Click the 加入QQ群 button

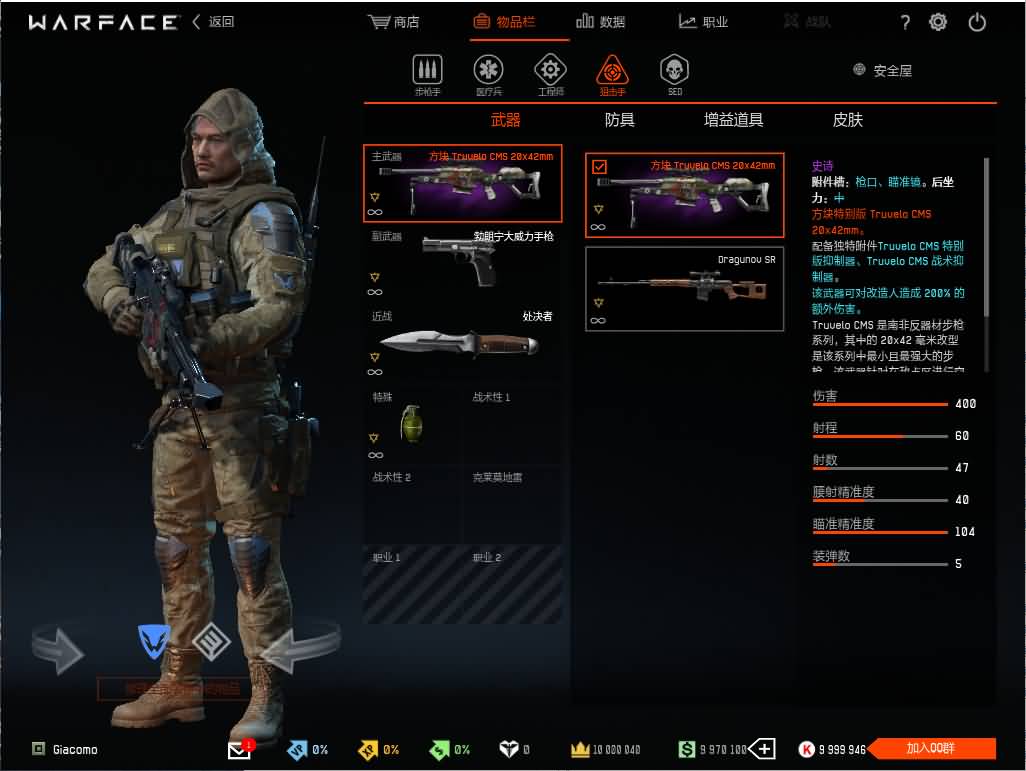tap(931, 749)
